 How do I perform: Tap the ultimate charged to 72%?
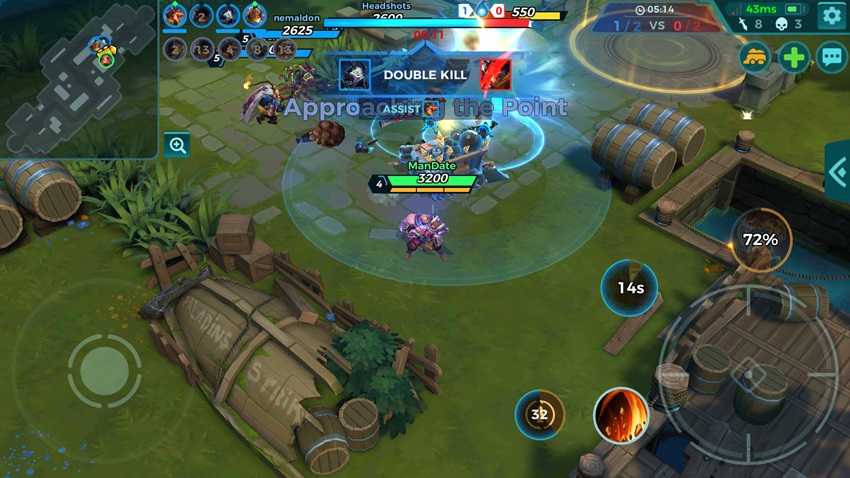(x=760, y=240)
